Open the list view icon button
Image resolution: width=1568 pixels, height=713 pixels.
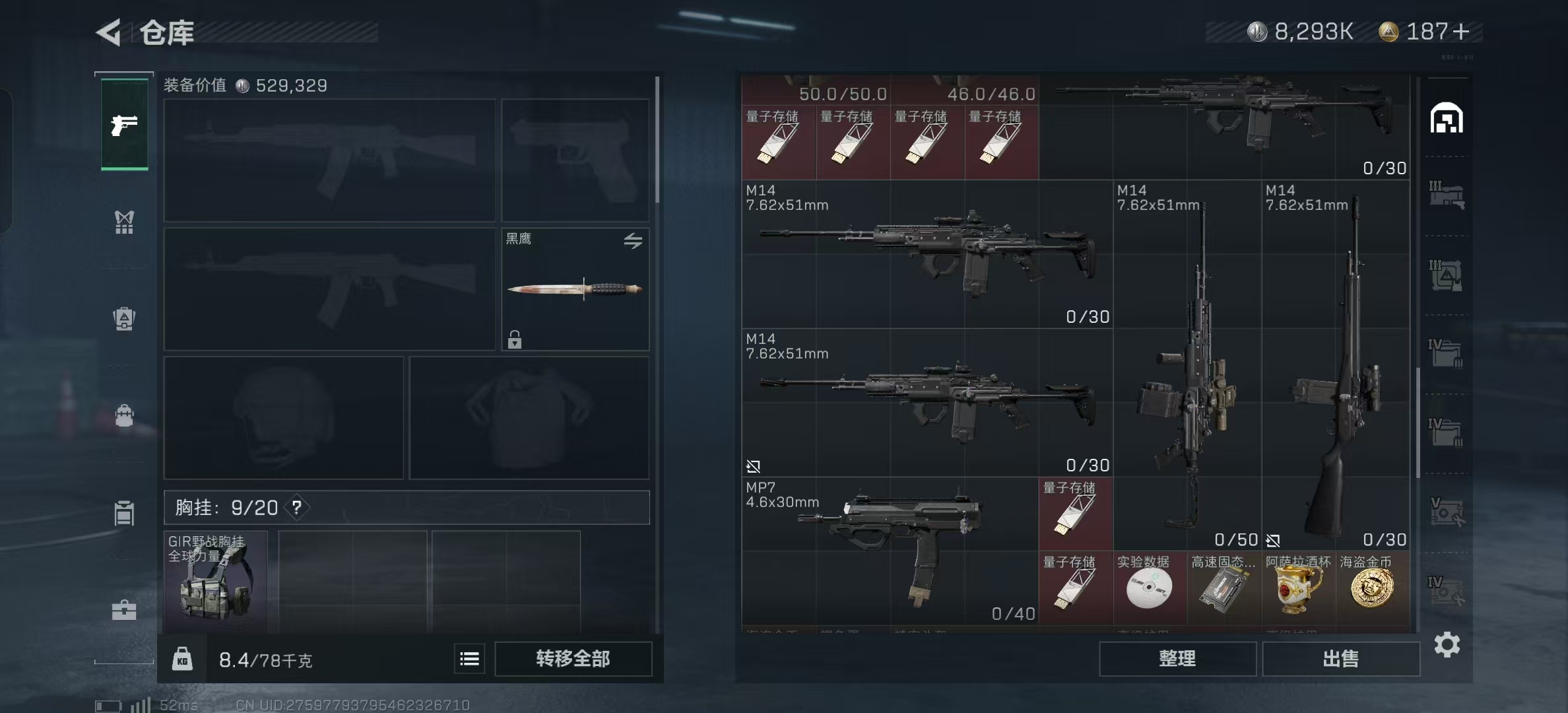click(469, 659)
